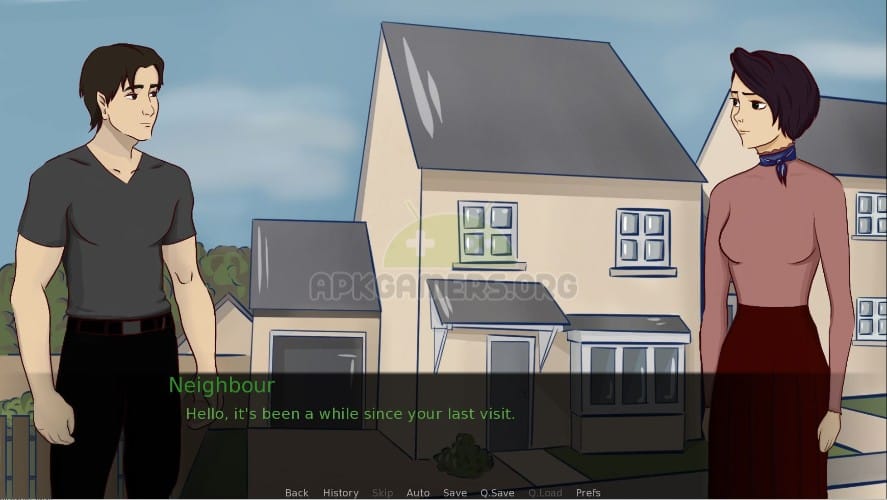Image resolution: width=887 pixels, height=500 pixels.
Task: Click the Neighbour dialogue text to continue
Action: click(350, 413)
